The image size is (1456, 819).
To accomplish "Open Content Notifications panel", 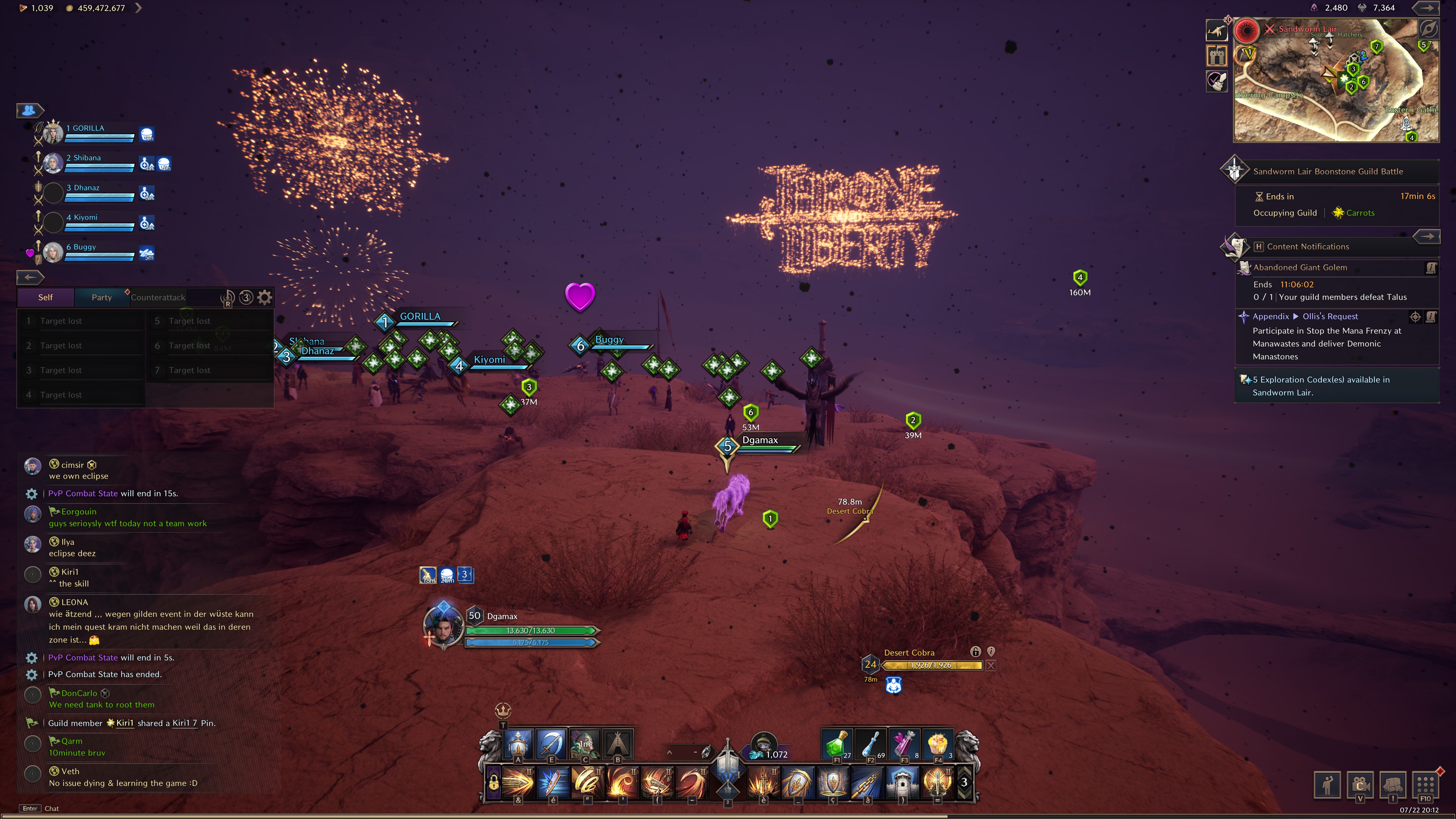I will pos(1307,246).
